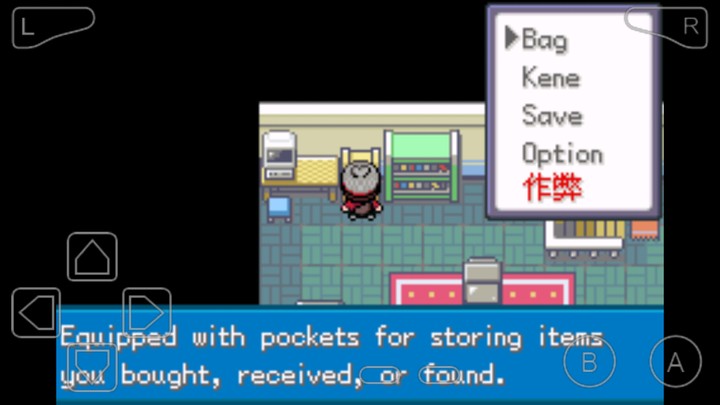Select the red 作弊 cheat entry
This screenshot has height=405, width=720.
[552, 188]
